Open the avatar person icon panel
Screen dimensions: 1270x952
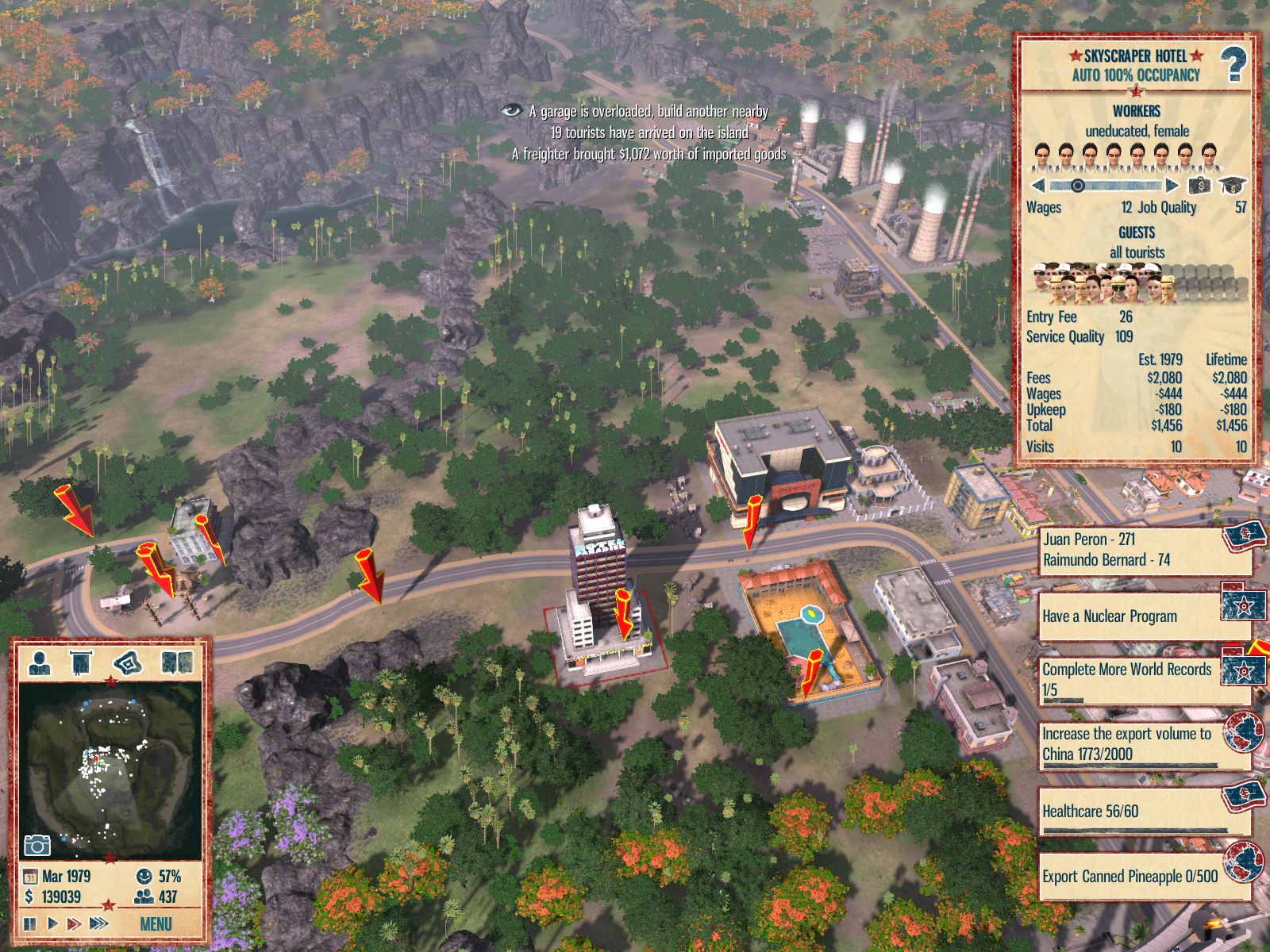pos(39,662)
